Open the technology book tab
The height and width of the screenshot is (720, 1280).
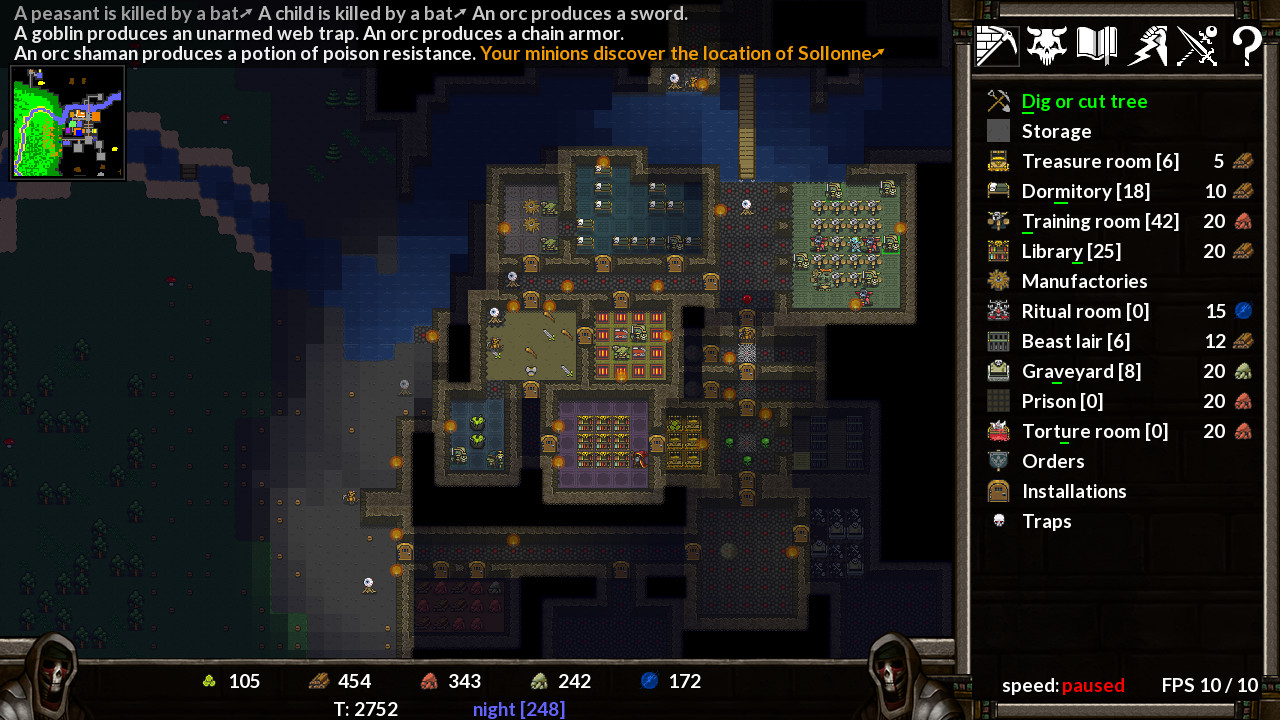point(1096,44)
